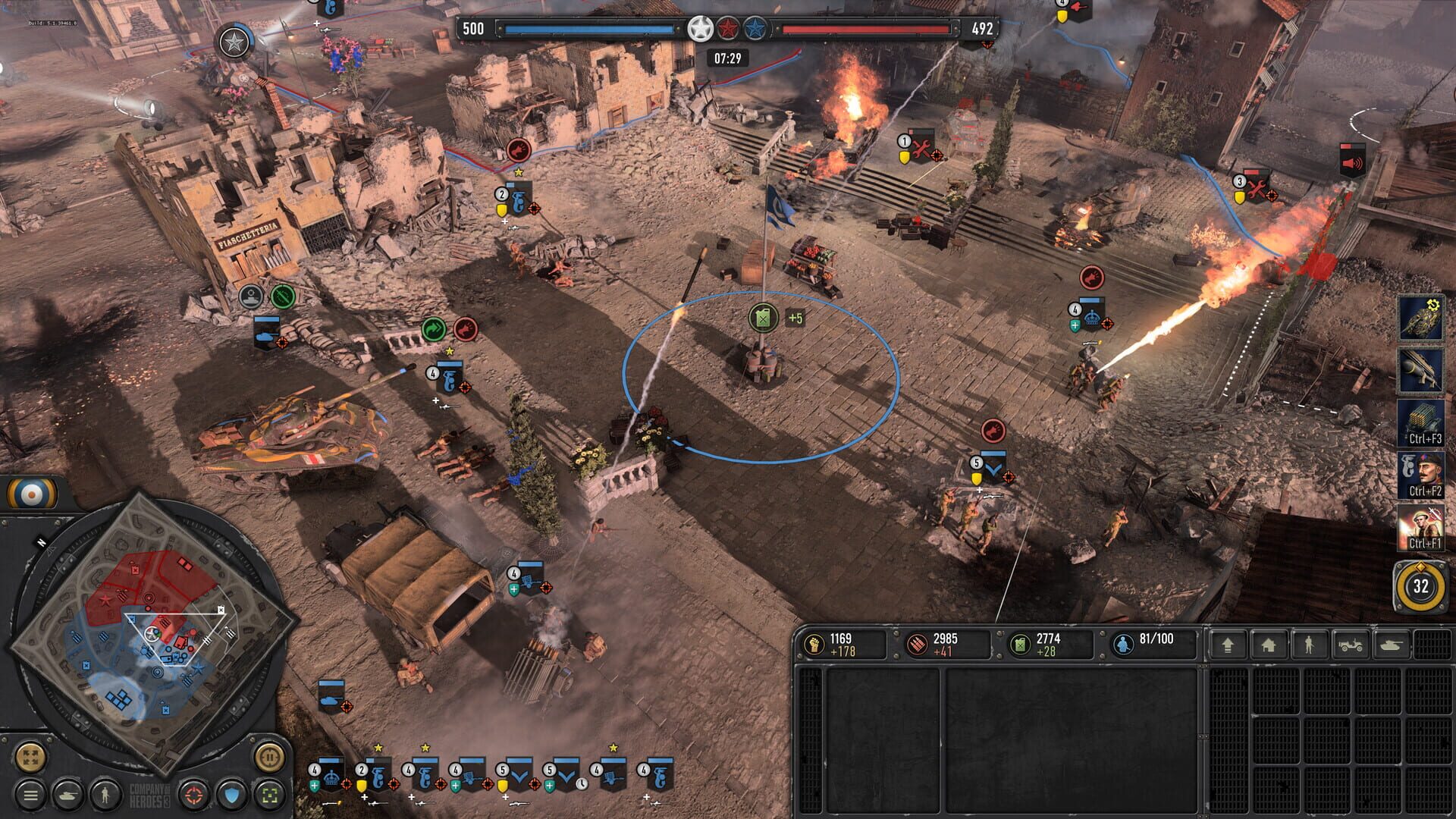1456x819 pixels.
Task: Switch to the building construction tab
Action: pos(1269,645)
